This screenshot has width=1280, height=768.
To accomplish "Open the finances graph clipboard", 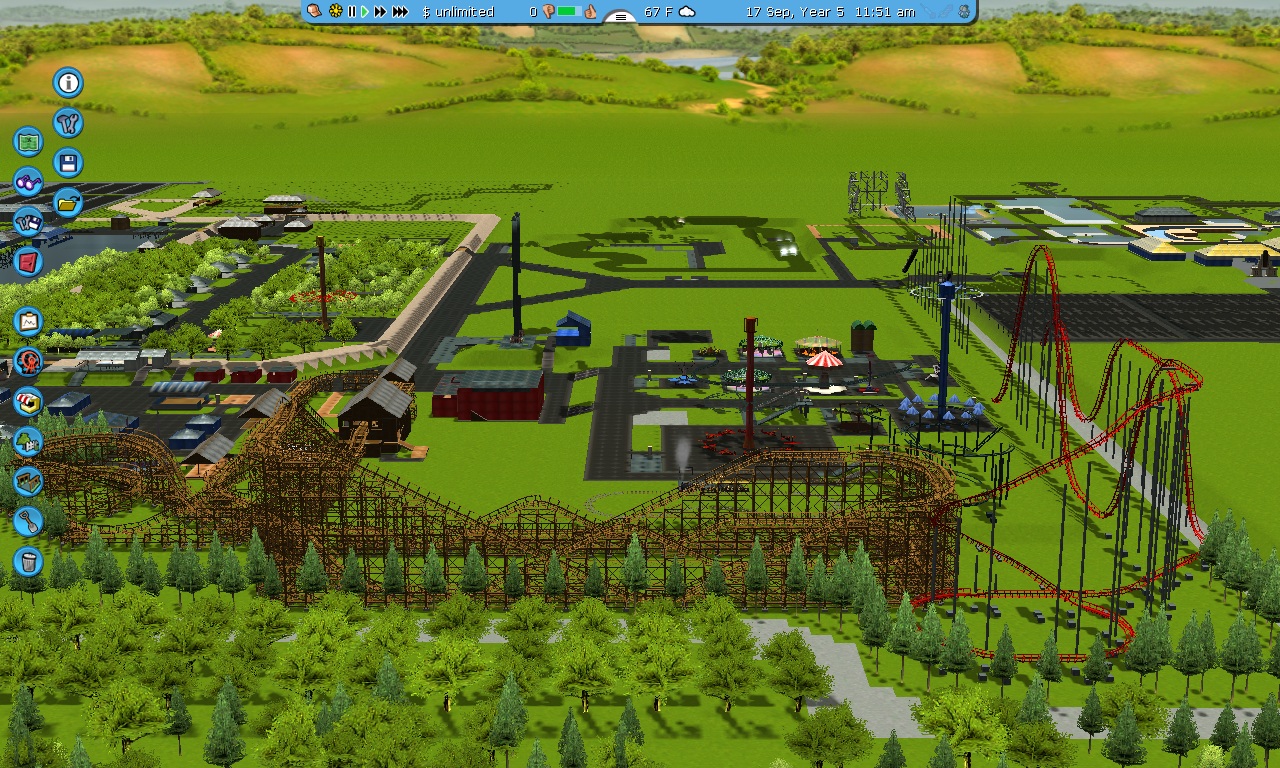I will (x=28, y=322).
